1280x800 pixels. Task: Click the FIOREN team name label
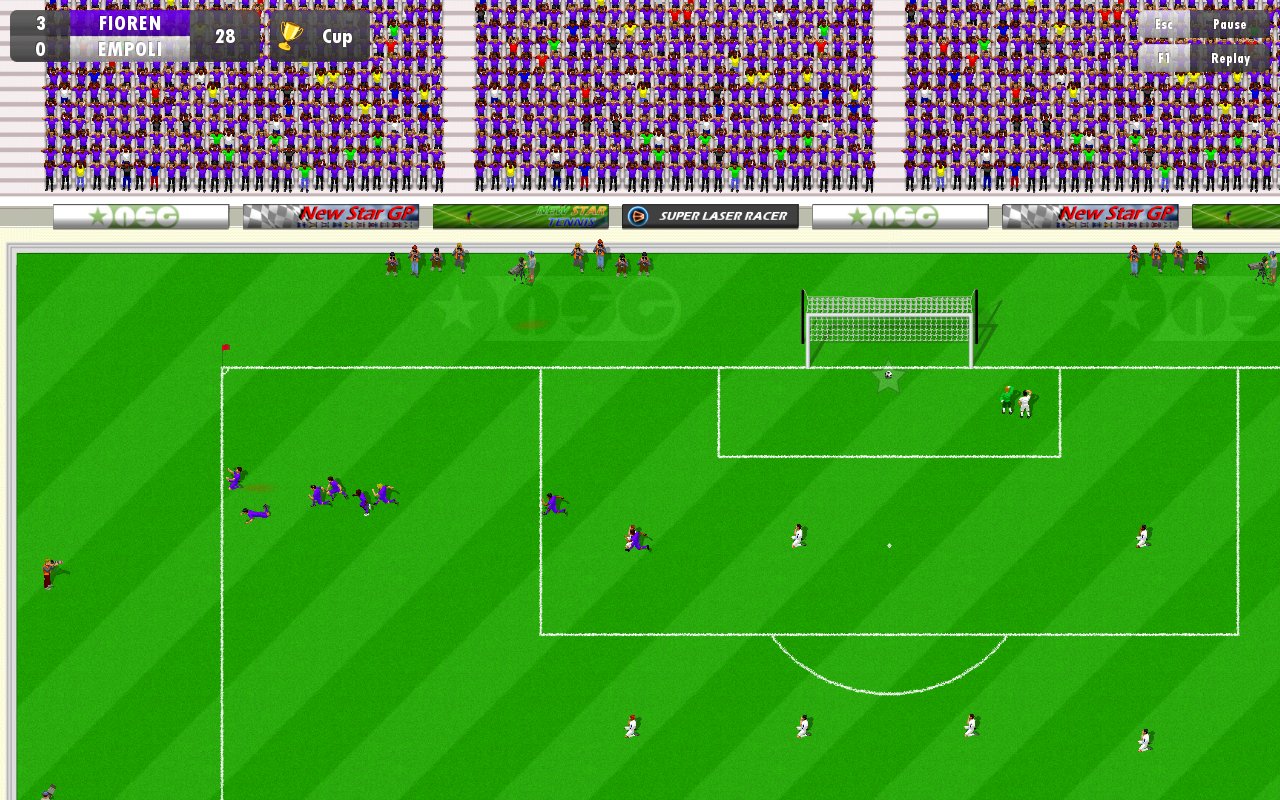pyautogui.click(x=131, y=24)
